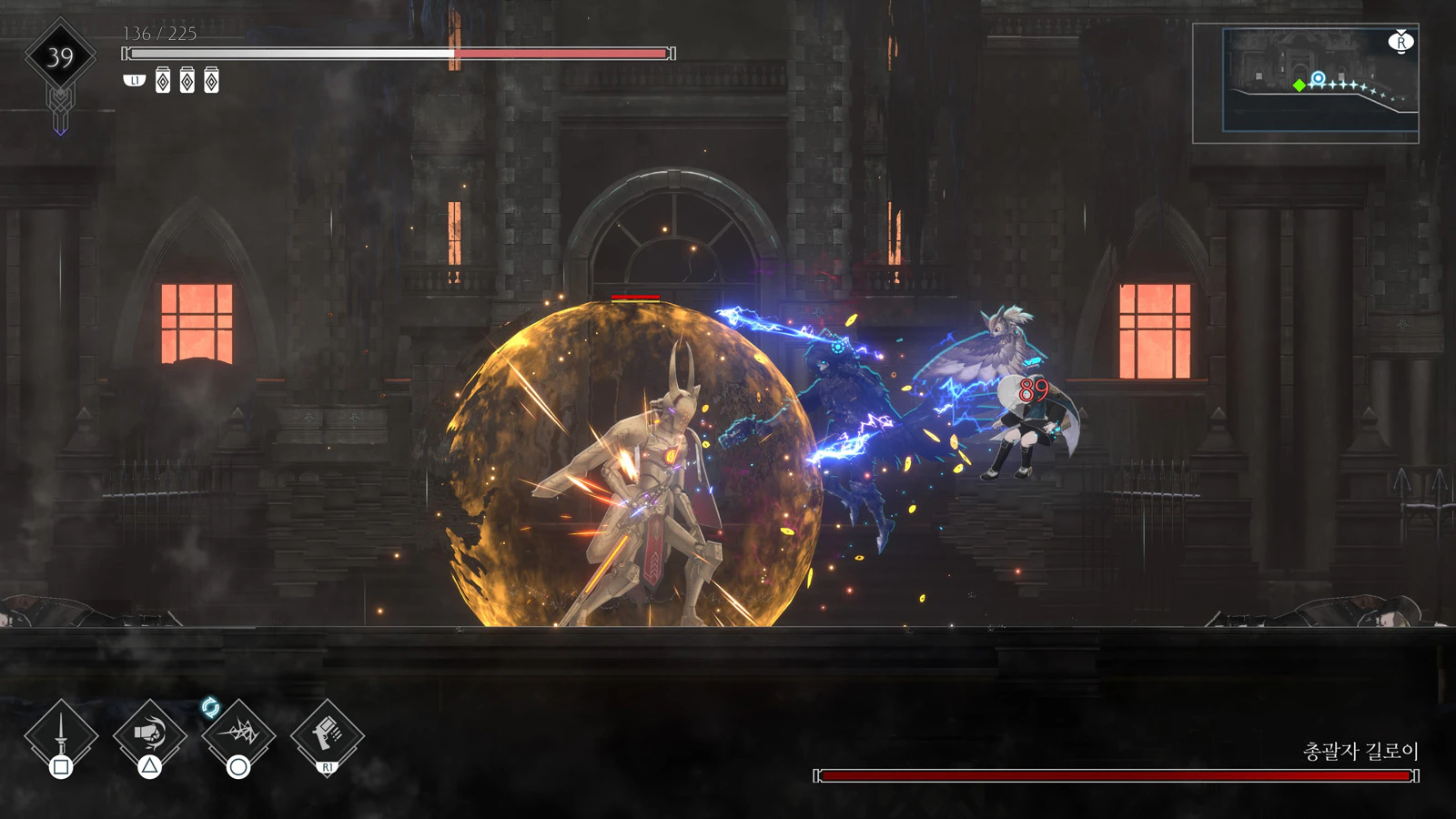Trigger the pistol gun skill icon
The height and width of the screenshot is (819, 1456).
coord(327,733)
